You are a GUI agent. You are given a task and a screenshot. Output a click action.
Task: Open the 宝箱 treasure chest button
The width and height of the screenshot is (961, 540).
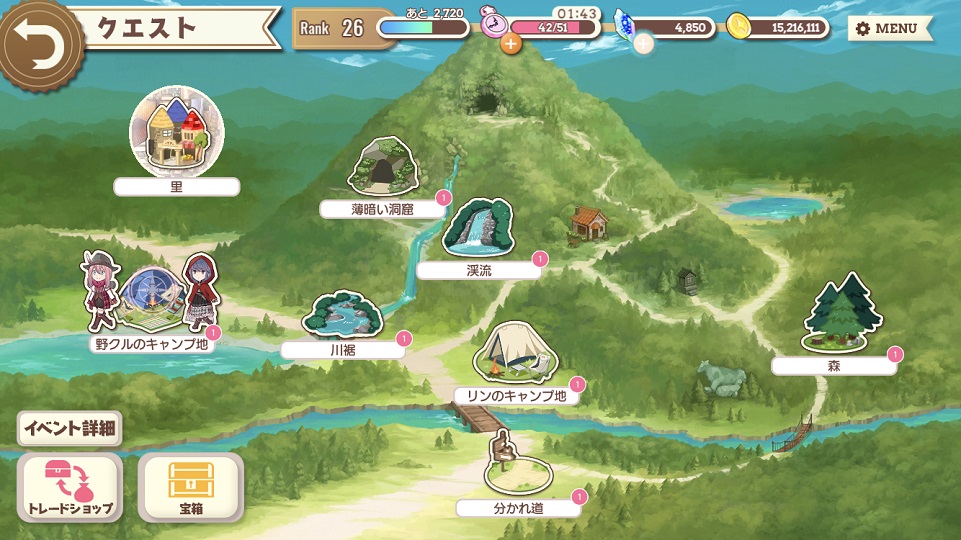coord(190,487)
